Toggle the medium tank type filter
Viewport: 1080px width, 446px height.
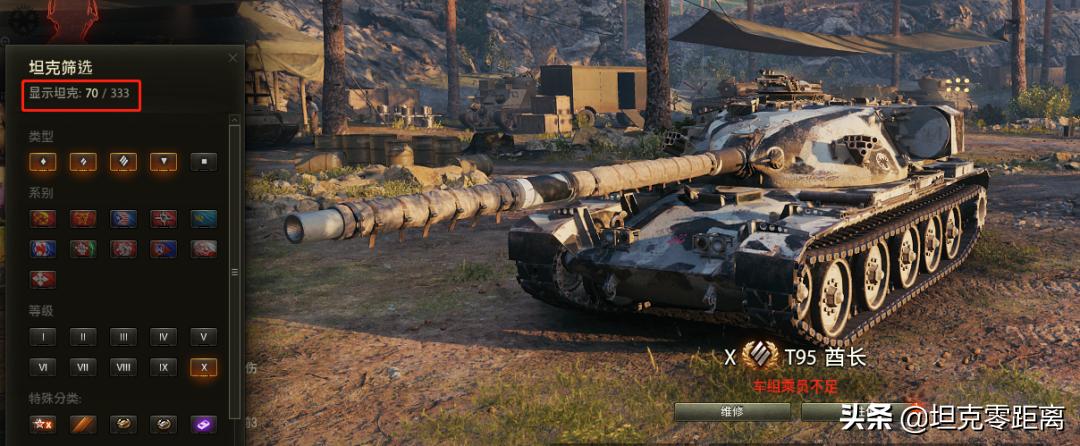click(83, 161)
